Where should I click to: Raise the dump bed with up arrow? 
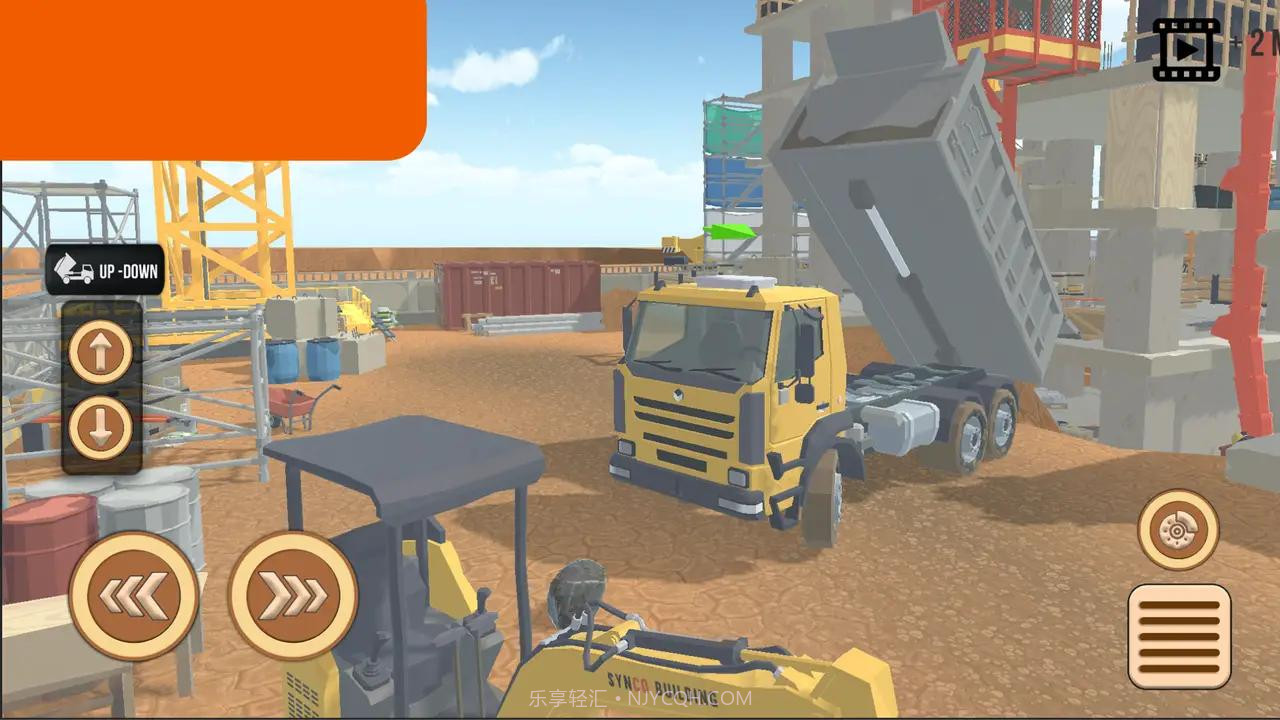(x=101, y=351)
